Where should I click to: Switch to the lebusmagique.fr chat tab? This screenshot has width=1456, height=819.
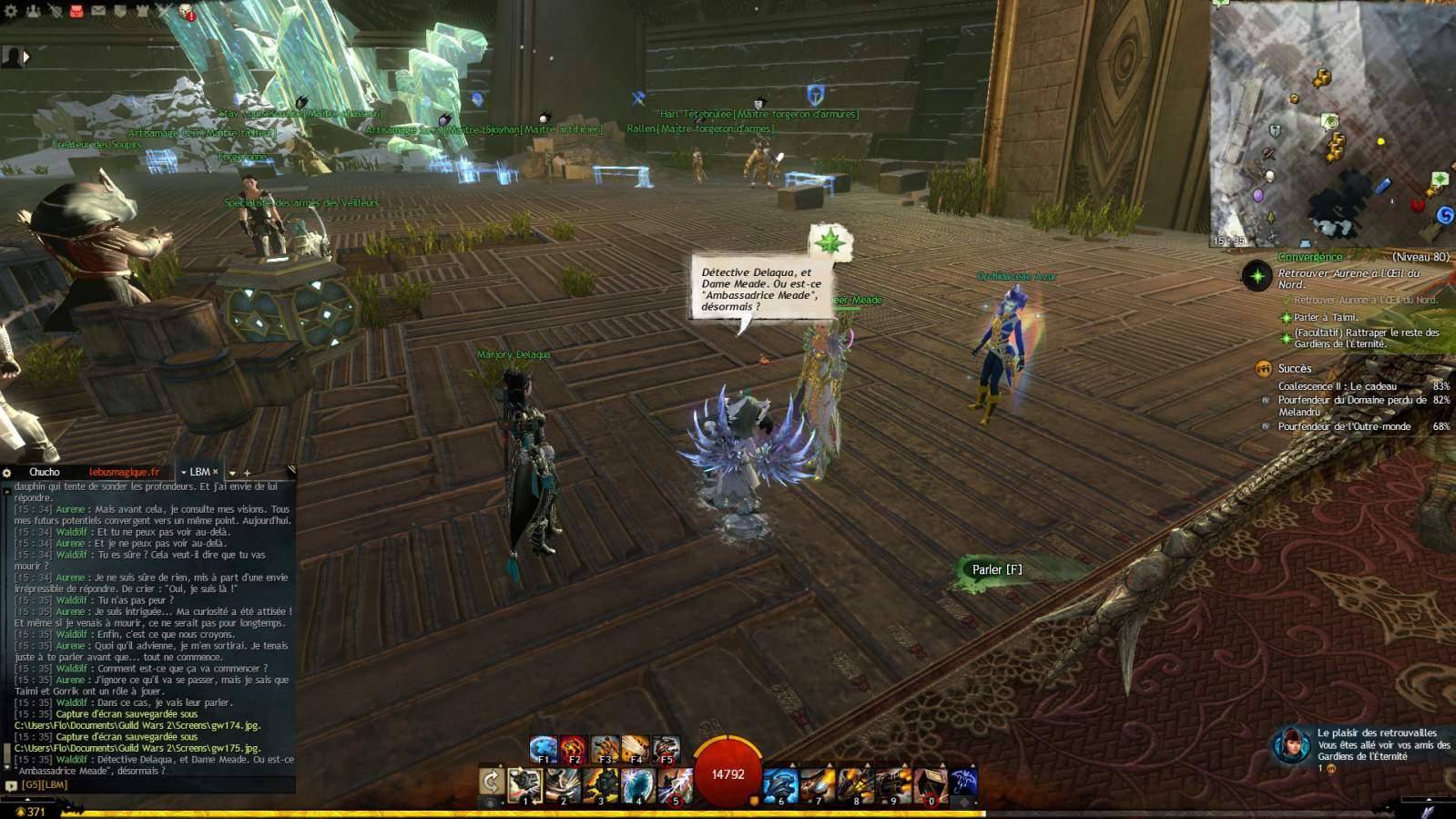(x=124, y=472)
